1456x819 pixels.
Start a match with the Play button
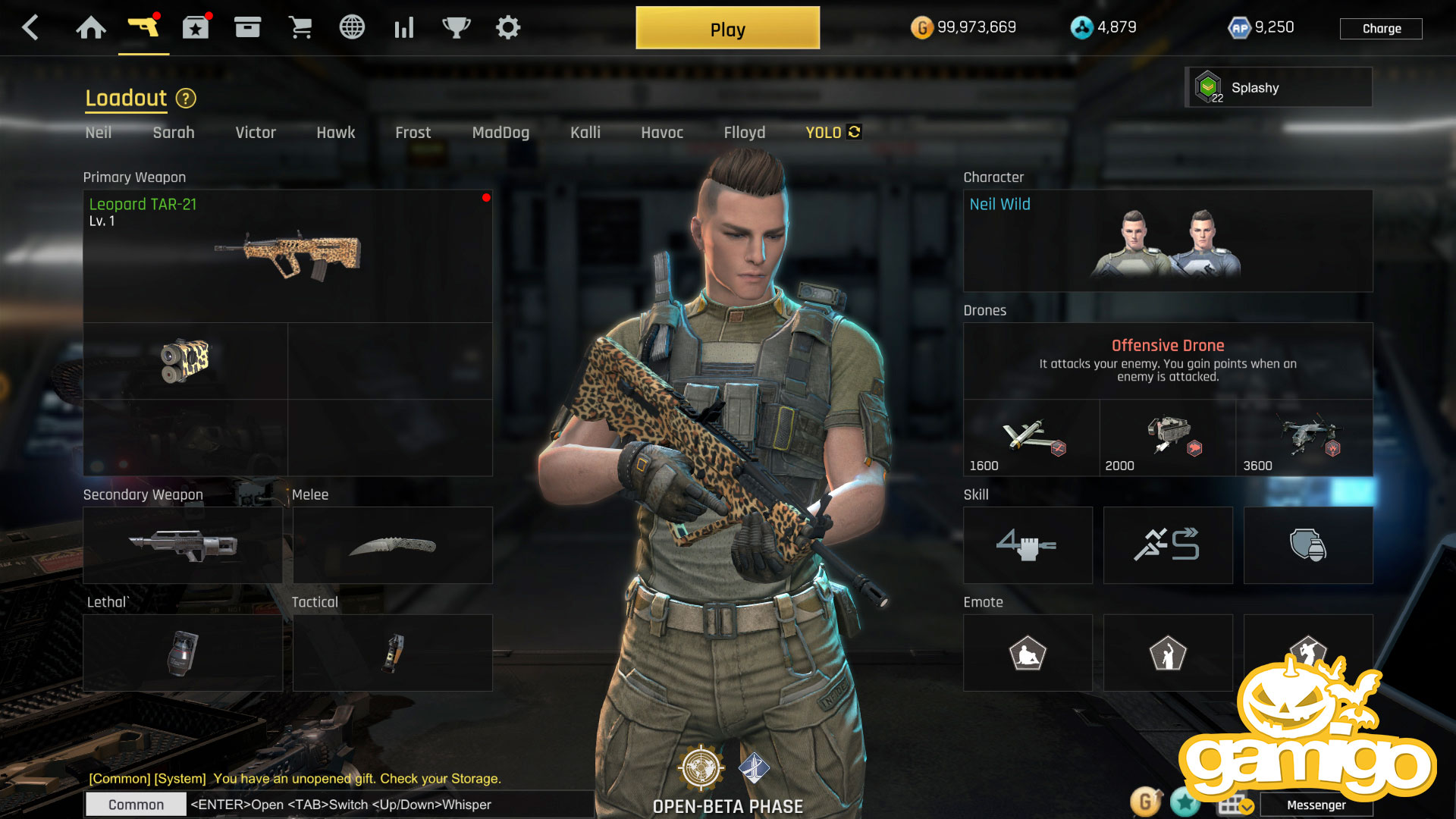coord(727,29)
